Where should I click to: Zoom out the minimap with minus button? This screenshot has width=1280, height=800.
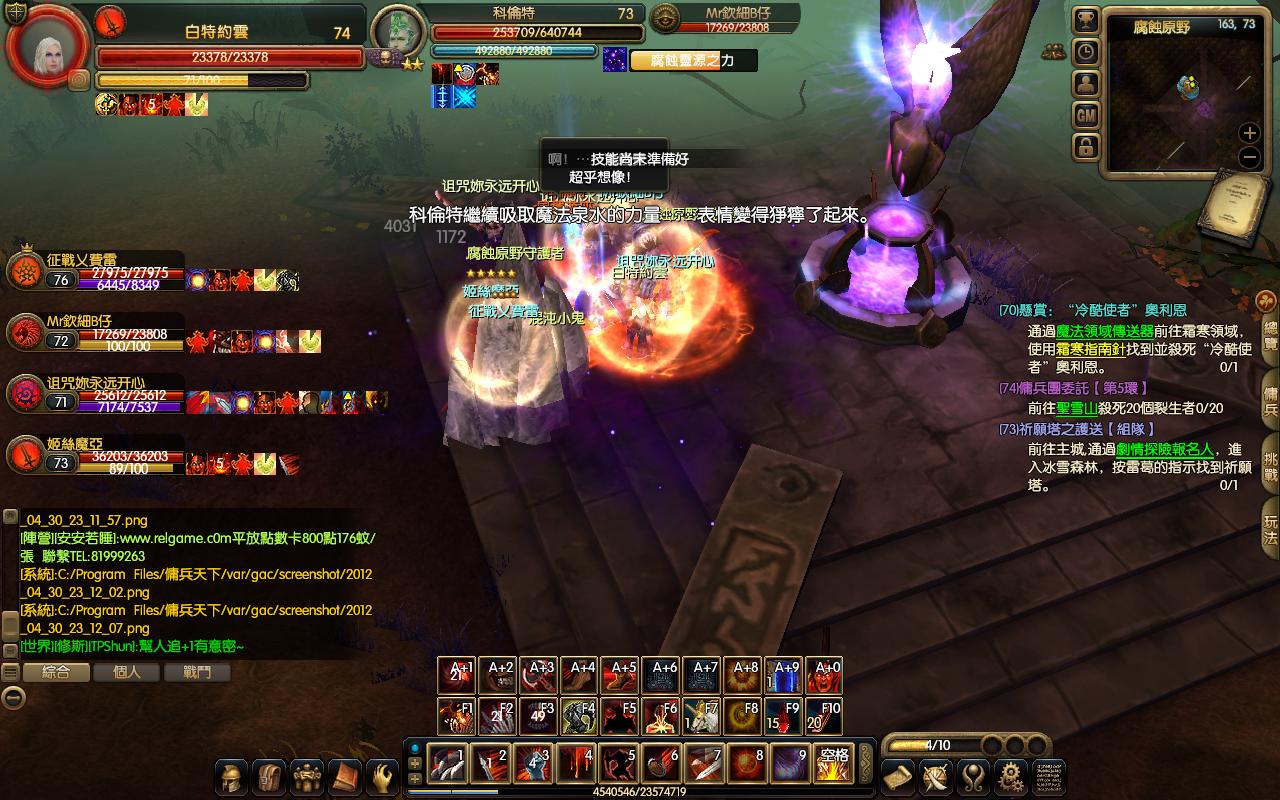[x=1249, y=157]
